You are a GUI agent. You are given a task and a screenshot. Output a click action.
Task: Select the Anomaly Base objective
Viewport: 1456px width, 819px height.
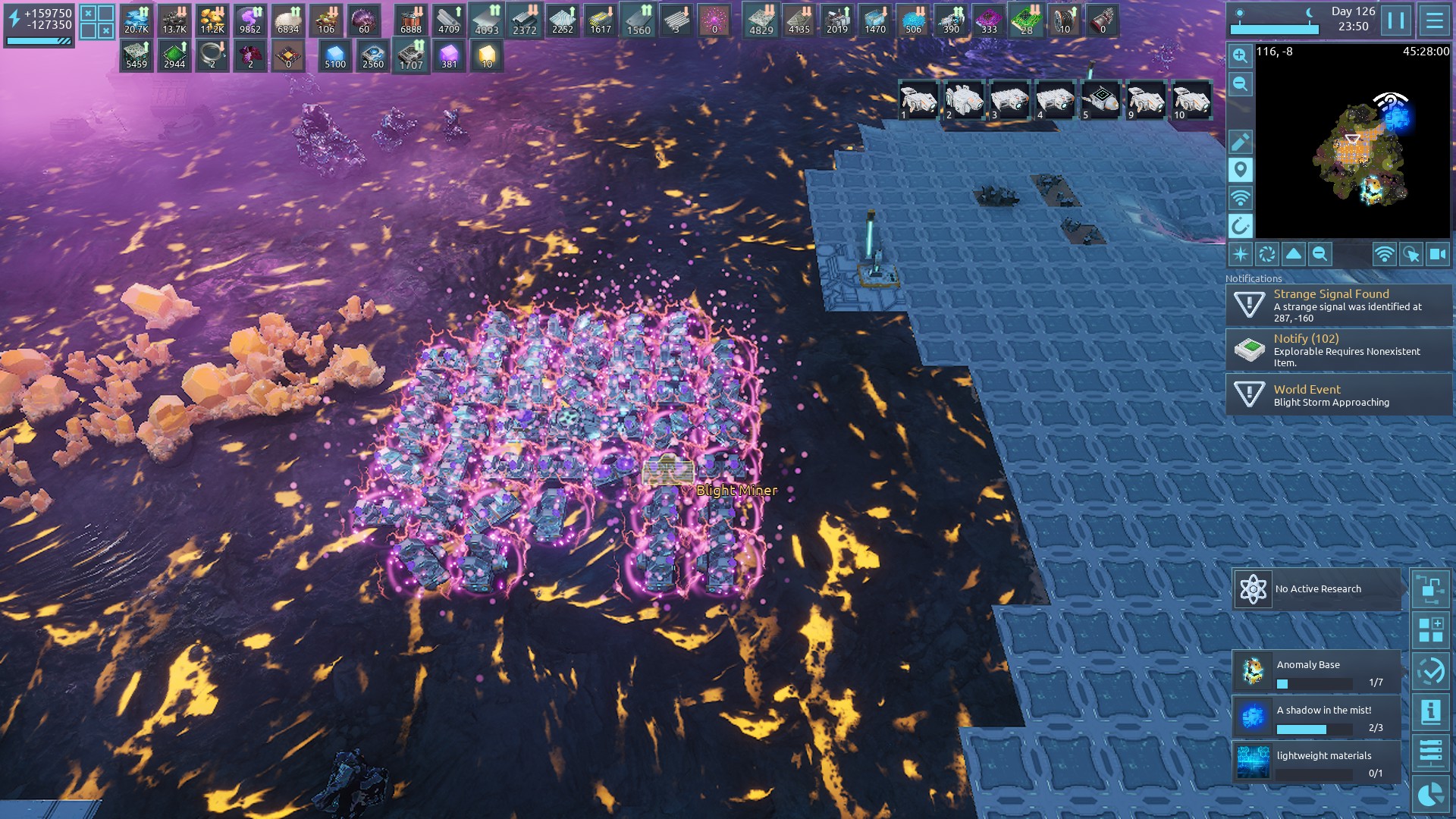click(1316, 672)
